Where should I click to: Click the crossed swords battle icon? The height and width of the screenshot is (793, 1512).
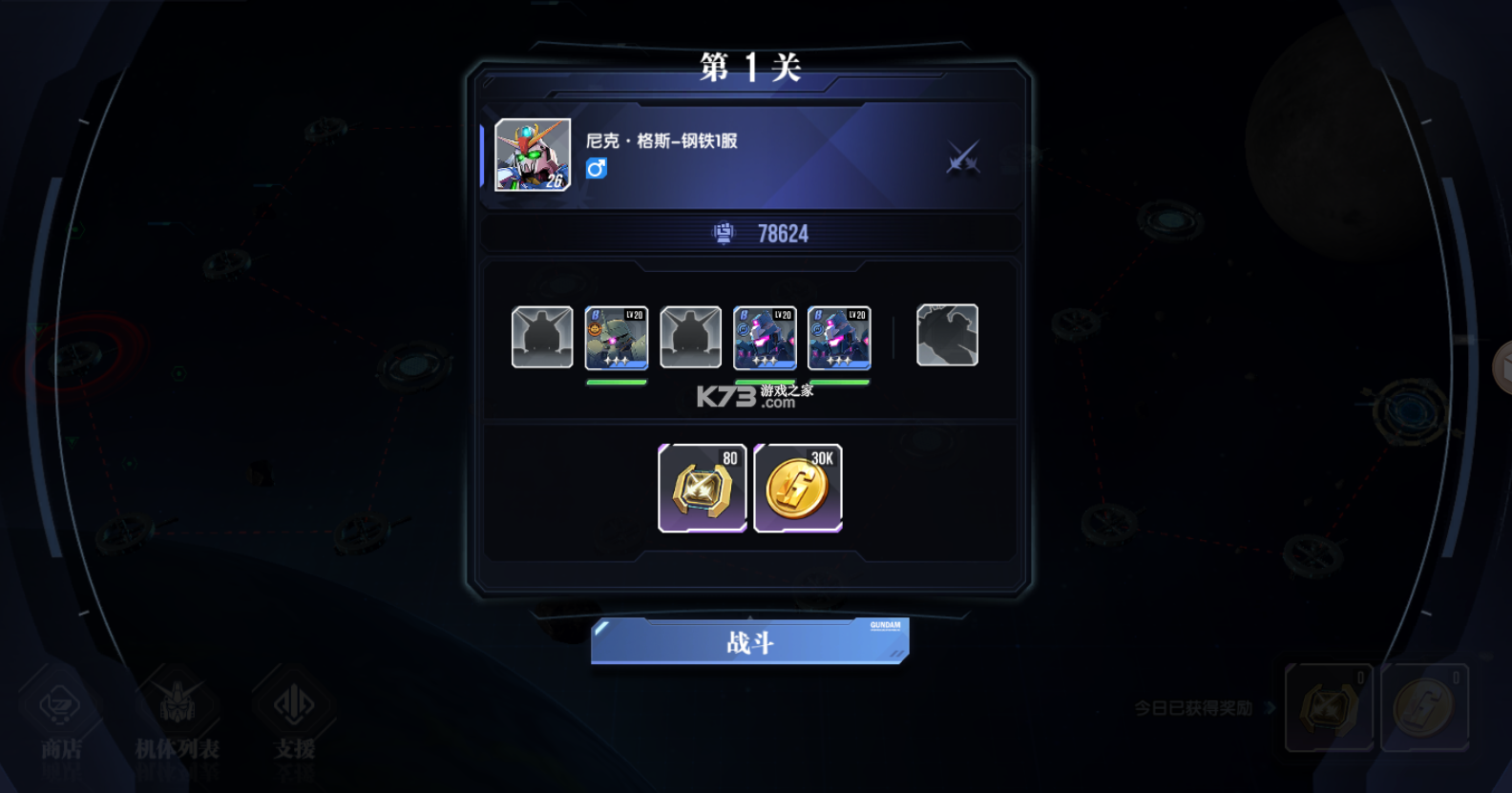(963, 157)
